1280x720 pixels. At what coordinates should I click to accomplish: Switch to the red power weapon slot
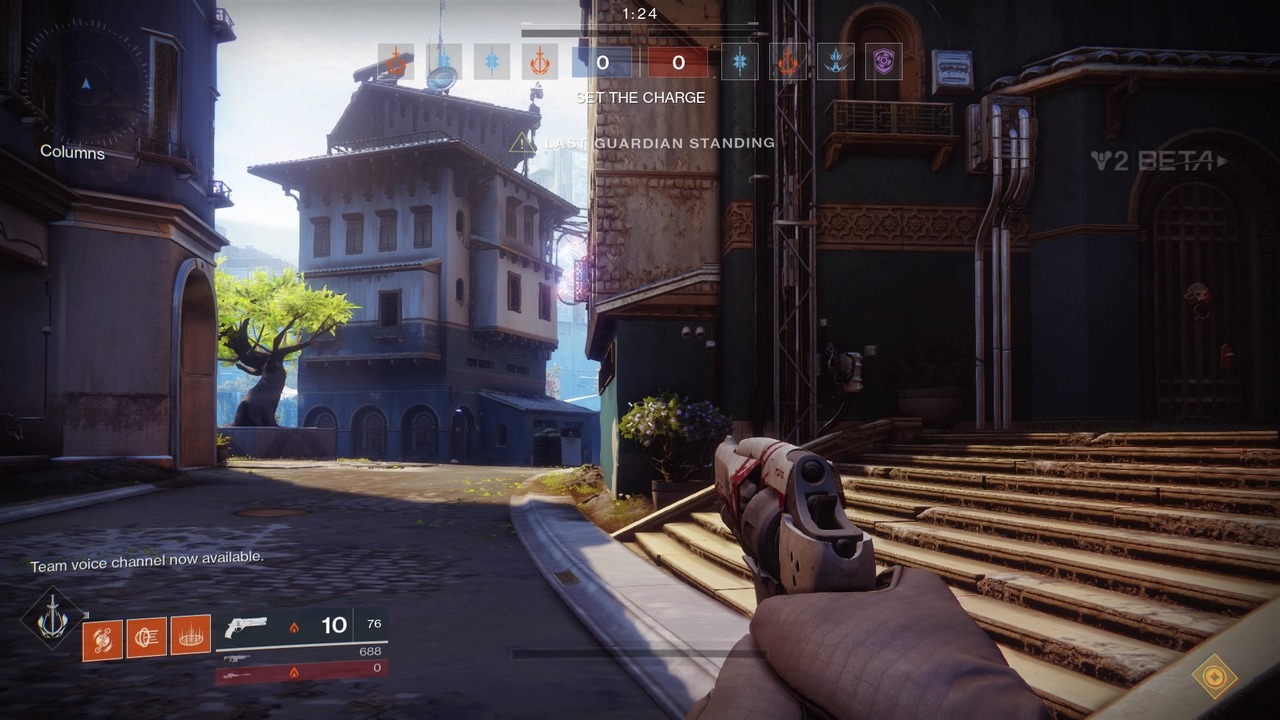coord(300,672)
